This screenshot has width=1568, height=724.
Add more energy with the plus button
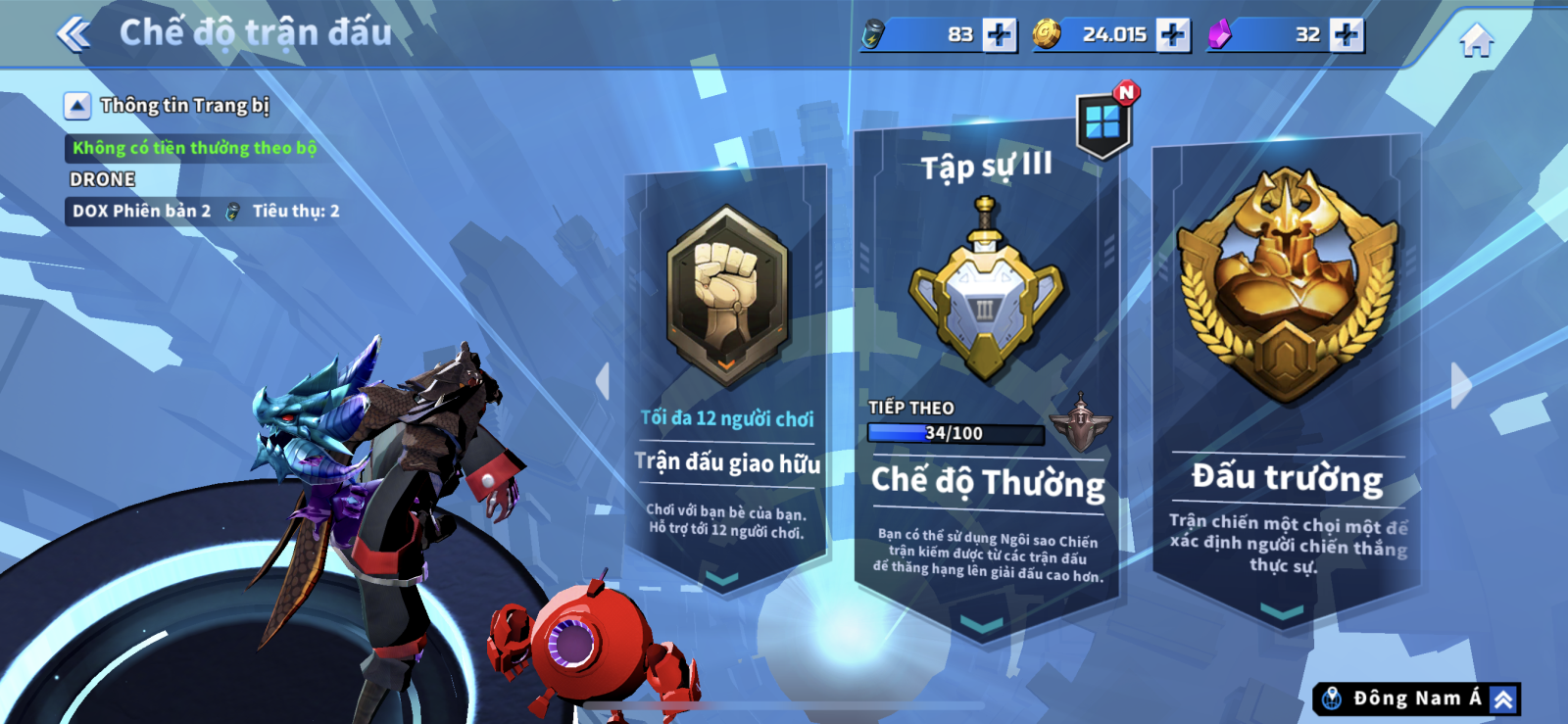(x=999, y=35)
